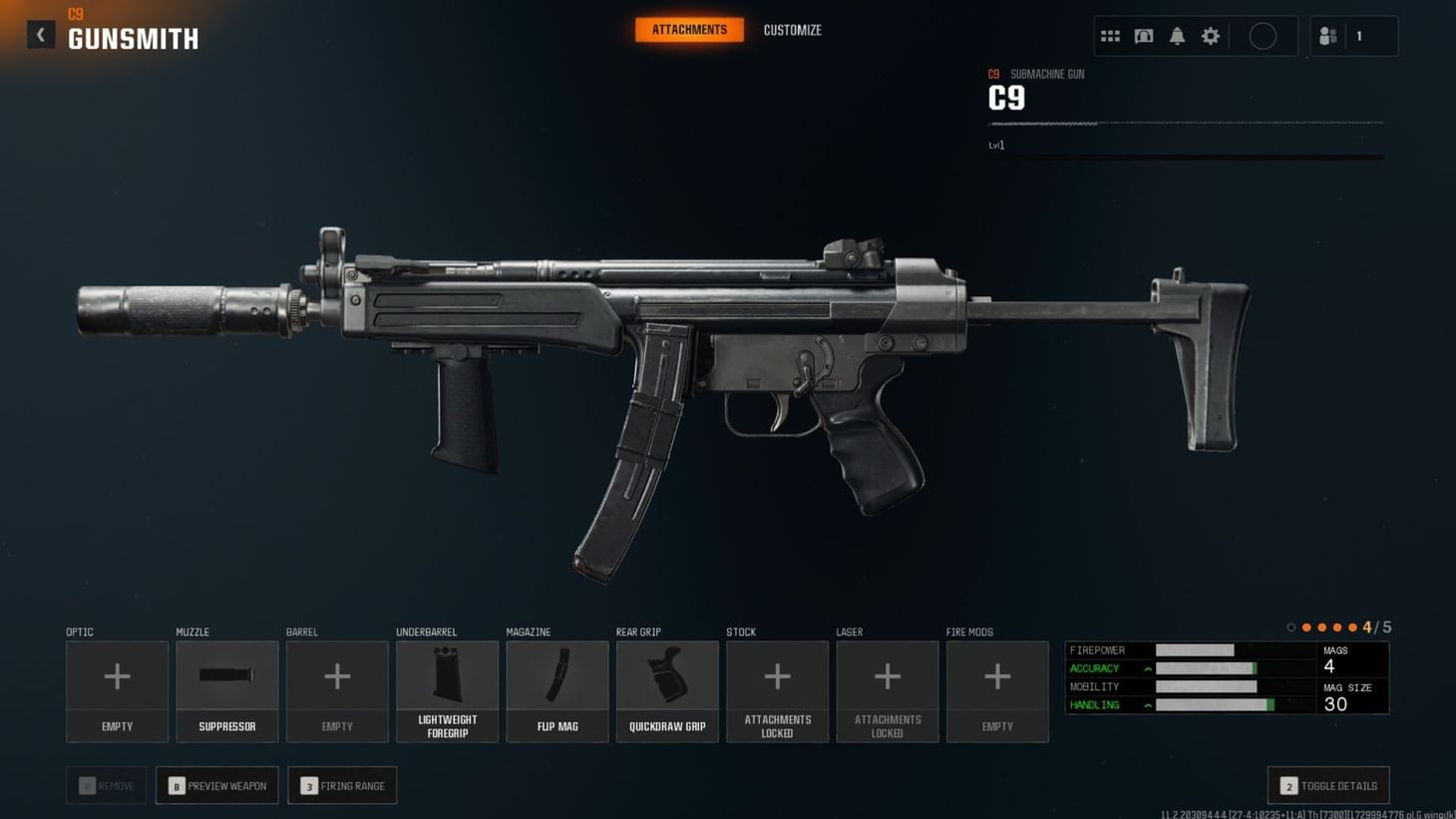The height and width of the screenshot is (819, 1456).
Task: Switch to the Customize tab
Action: (x=792, y=30)
